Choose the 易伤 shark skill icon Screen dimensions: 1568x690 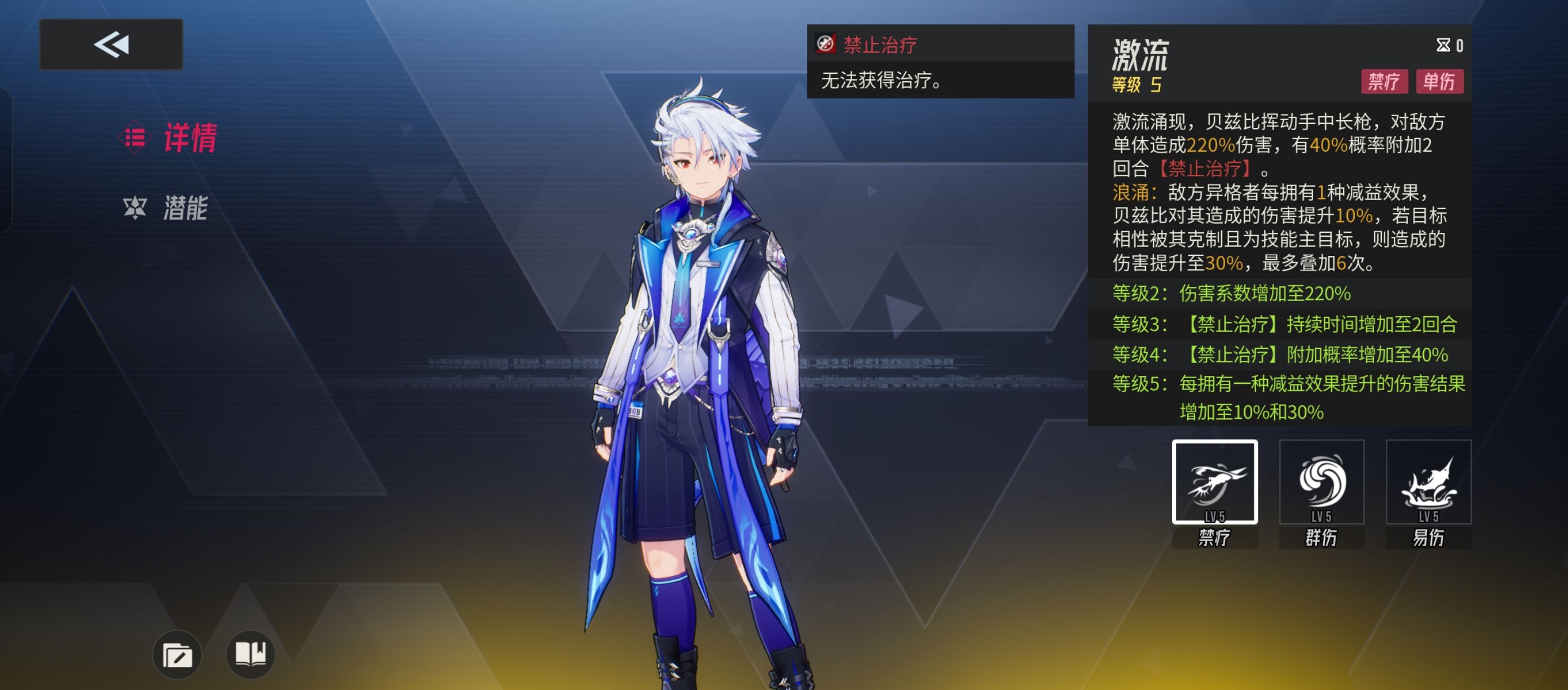tap(1428, 482)
